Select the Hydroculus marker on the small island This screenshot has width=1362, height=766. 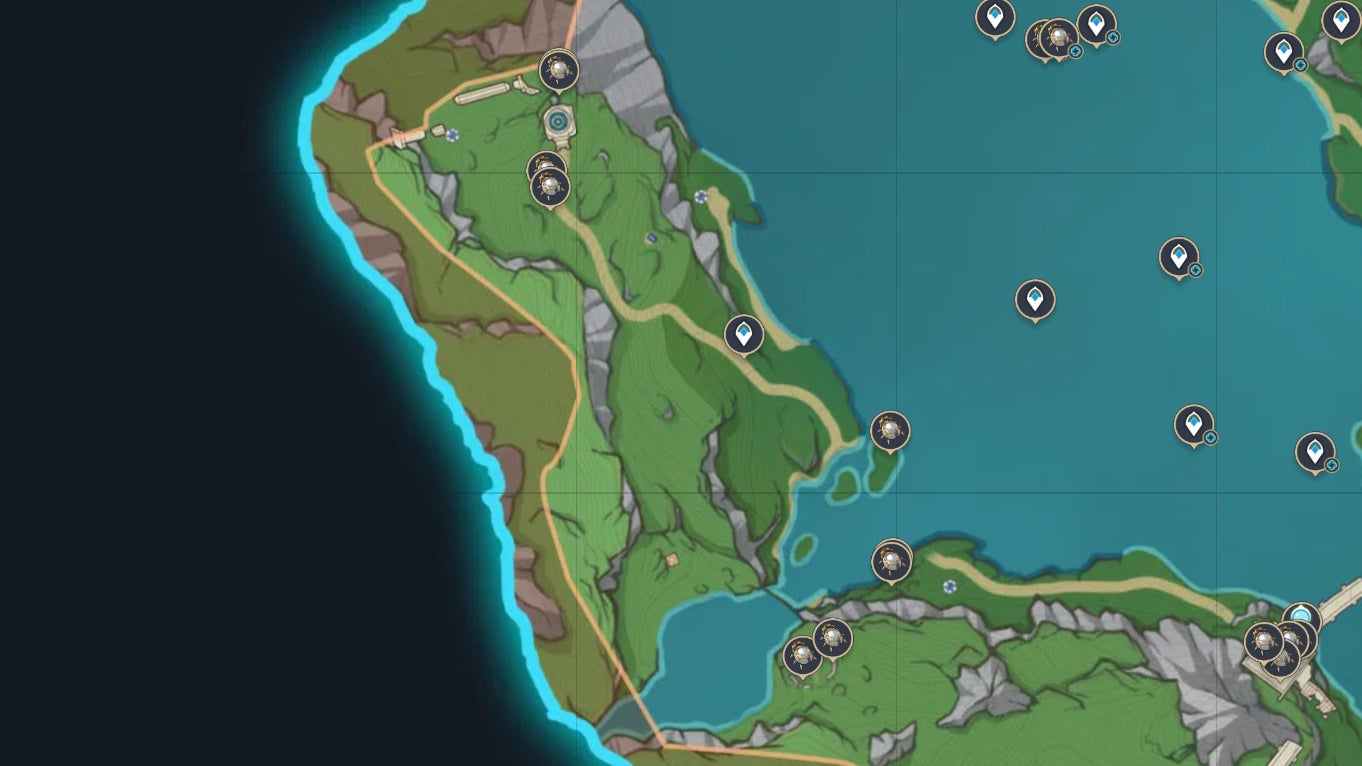point(890,432)
